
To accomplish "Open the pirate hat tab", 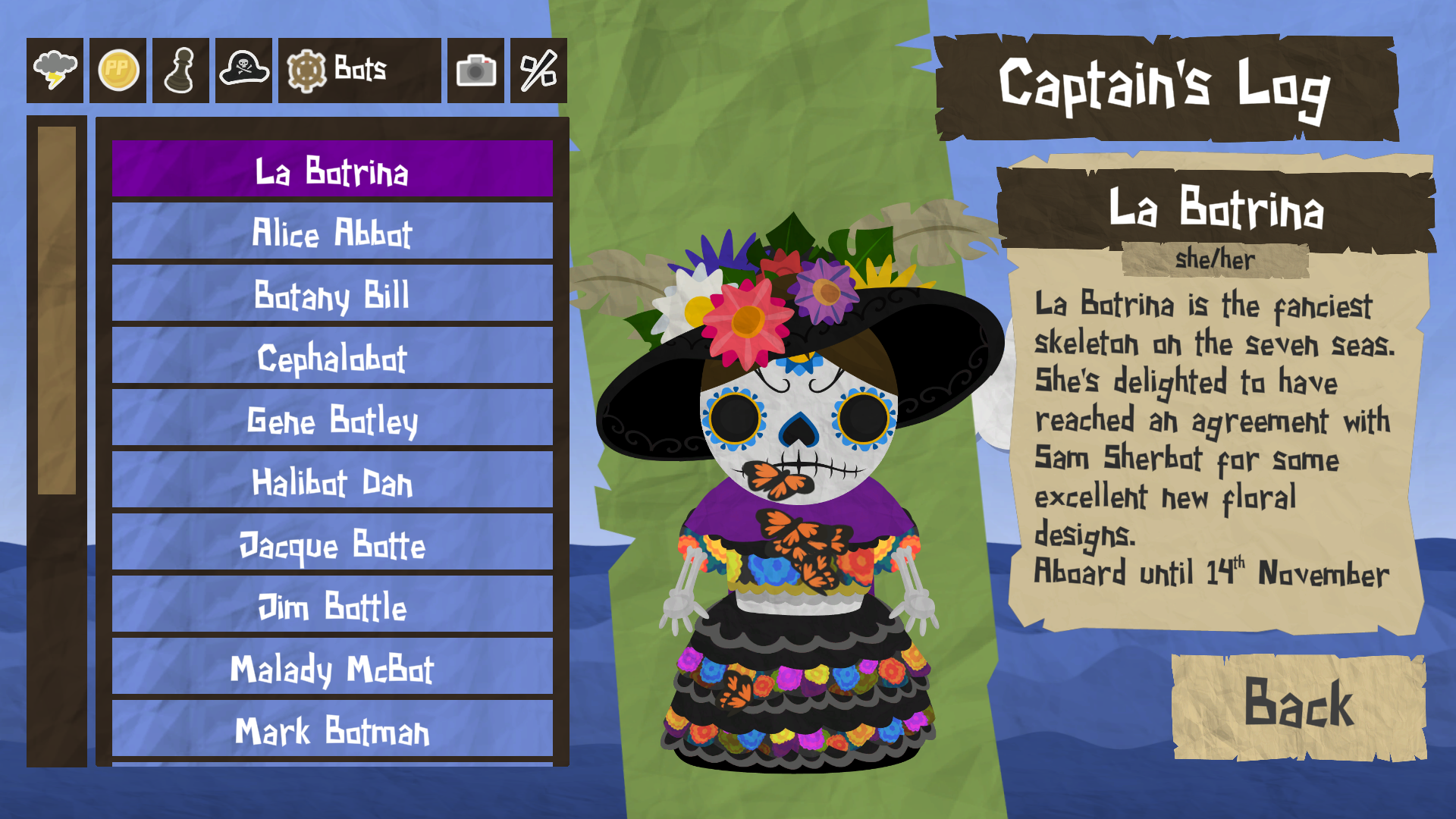I will [243, 71].
